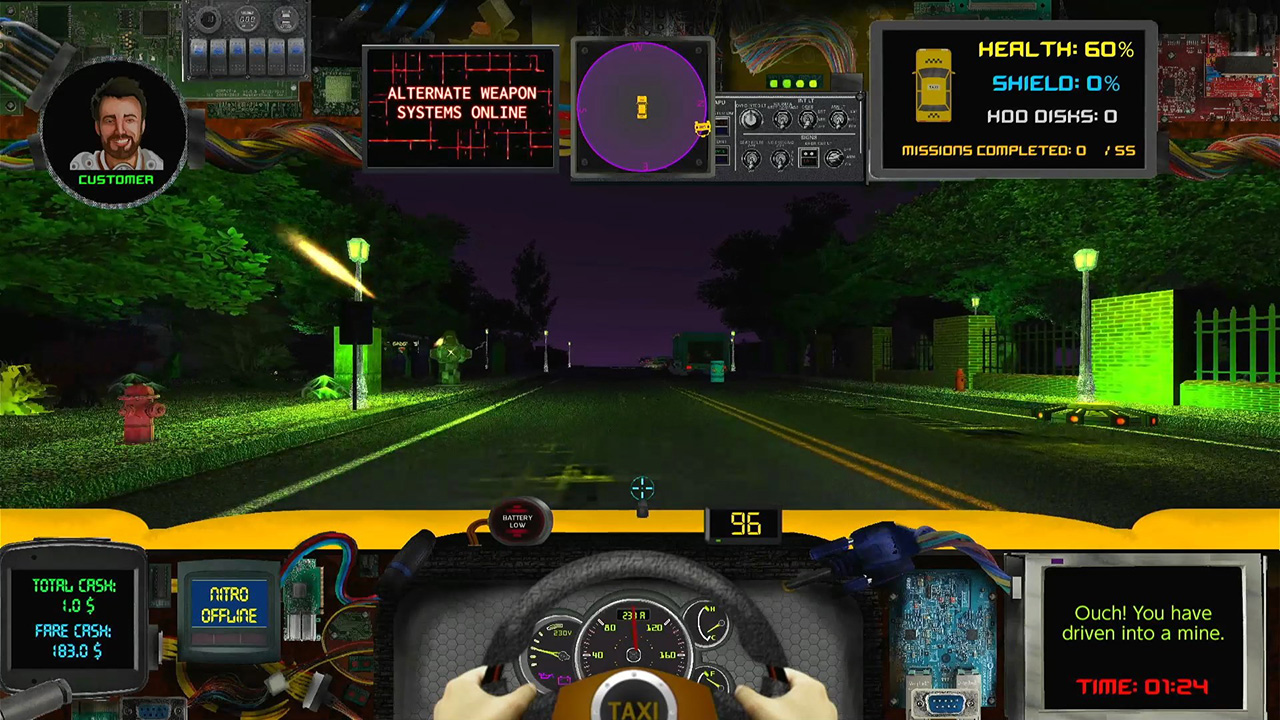Click the purple battery icon near the voltmeter
Viewport: 1280px width, 720px height.
[x=564, y=680]
